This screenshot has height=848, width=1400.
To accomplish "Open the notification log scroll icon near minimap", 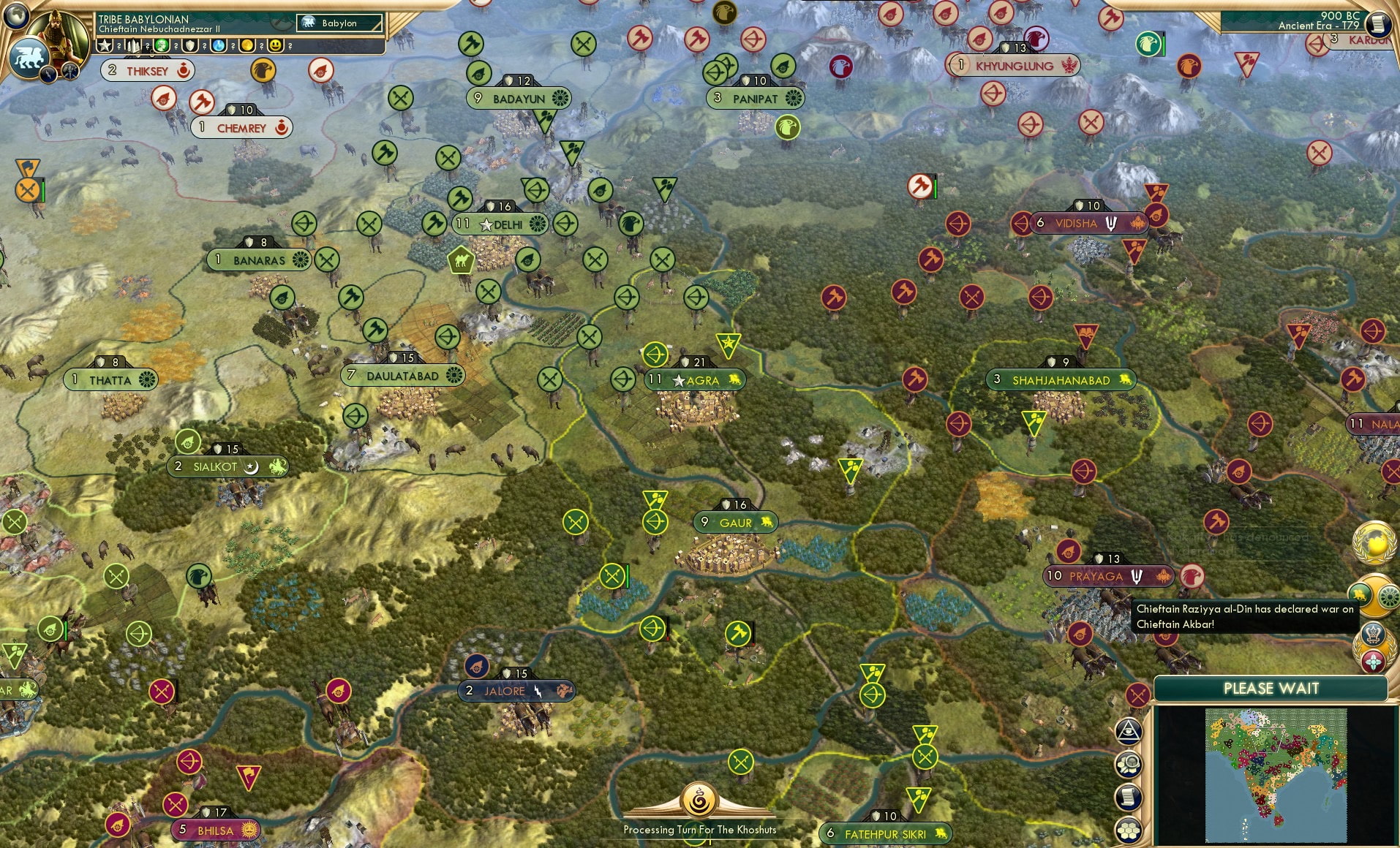I will pos(1128,797).
